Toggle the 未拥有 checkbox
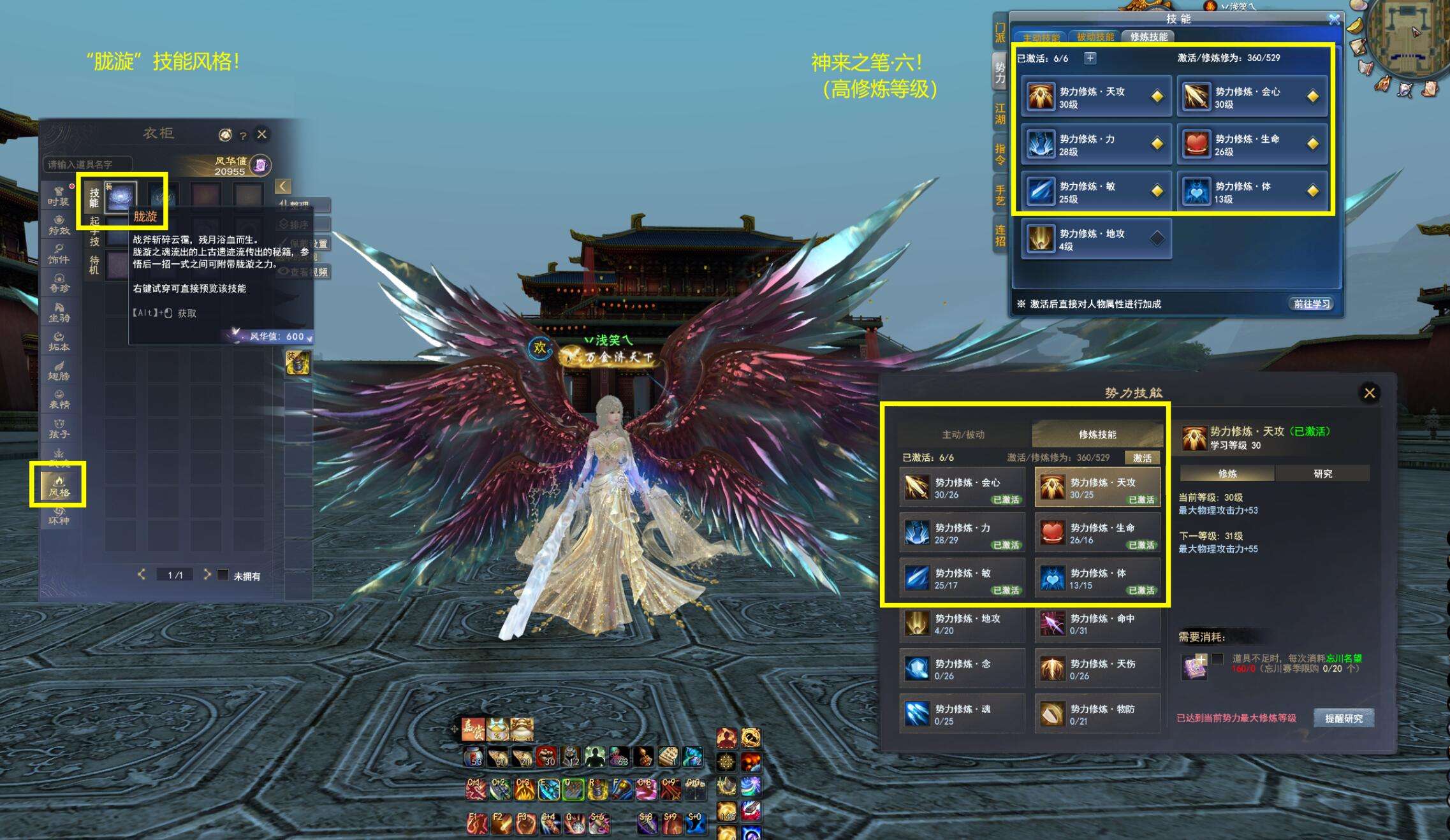The height and width of the screenshot is (840, 1450). 223,576
